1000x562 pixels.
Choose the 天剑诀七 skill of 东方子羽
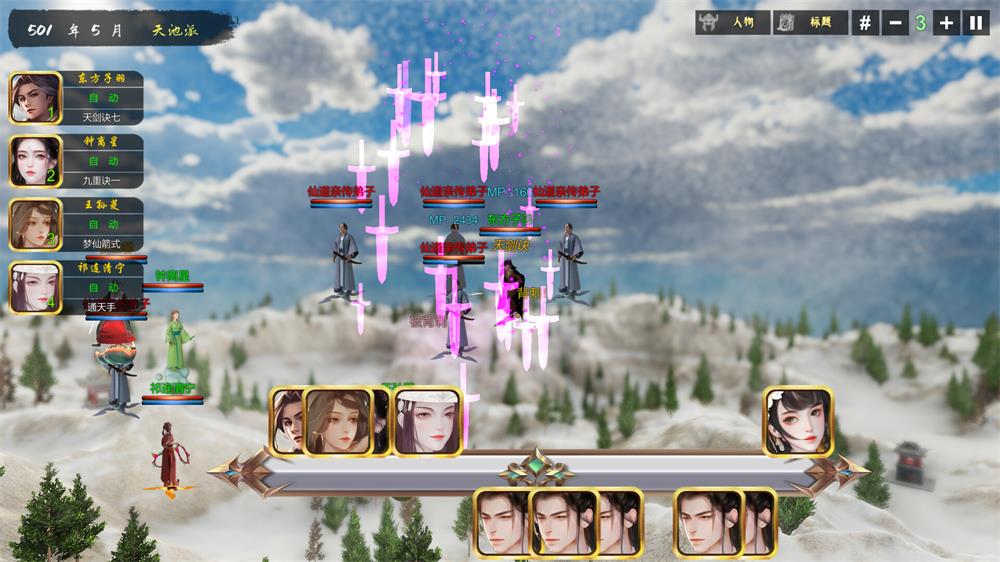pyautogui.click(x=102, y=117)
